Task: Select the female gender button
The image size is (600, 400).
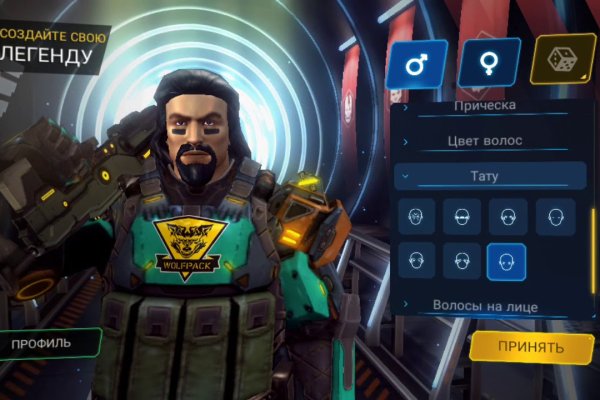Action: pos(489,65)
